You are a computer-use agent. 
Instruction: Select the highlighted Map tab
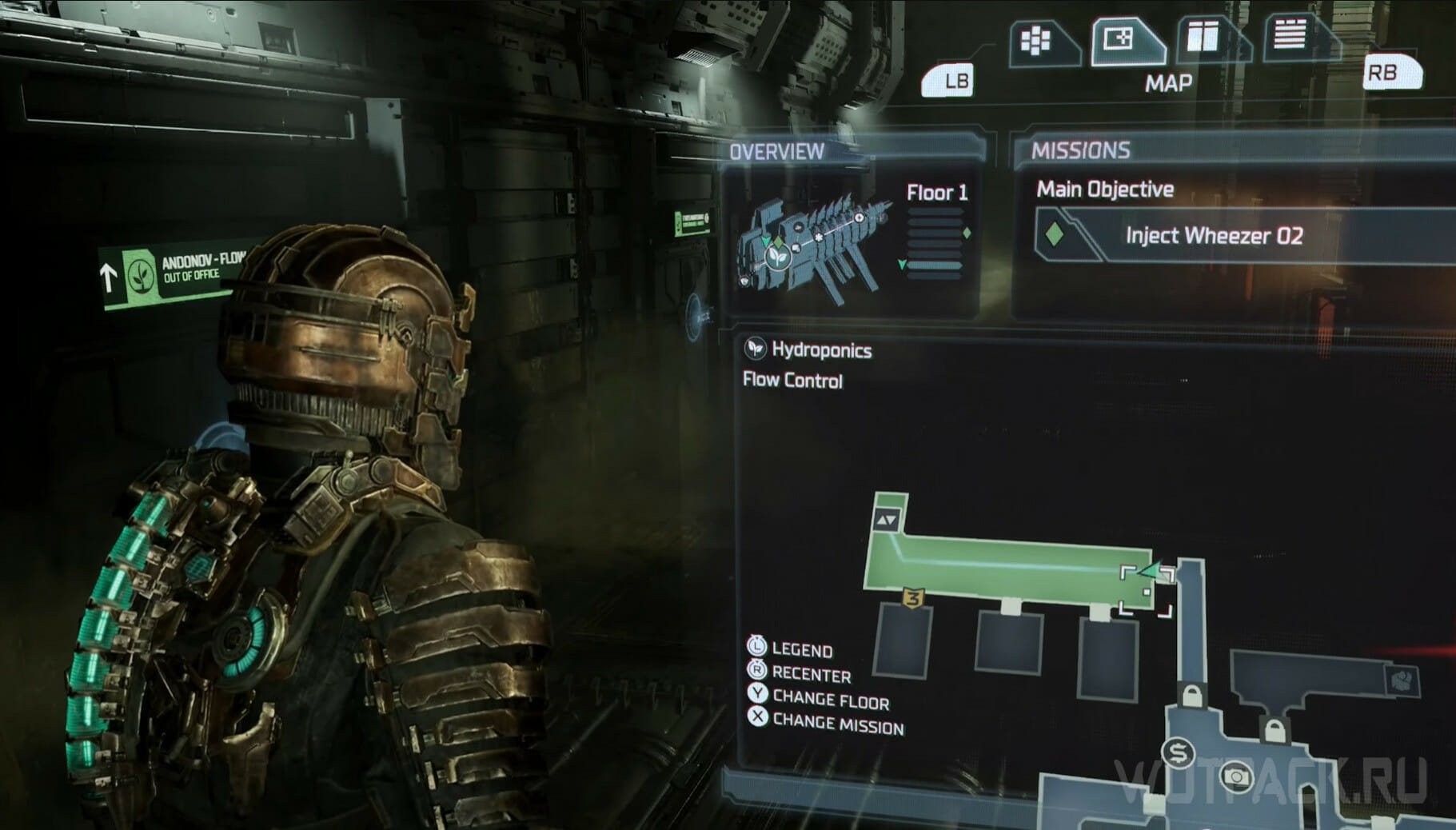(x=1123, y=38)
